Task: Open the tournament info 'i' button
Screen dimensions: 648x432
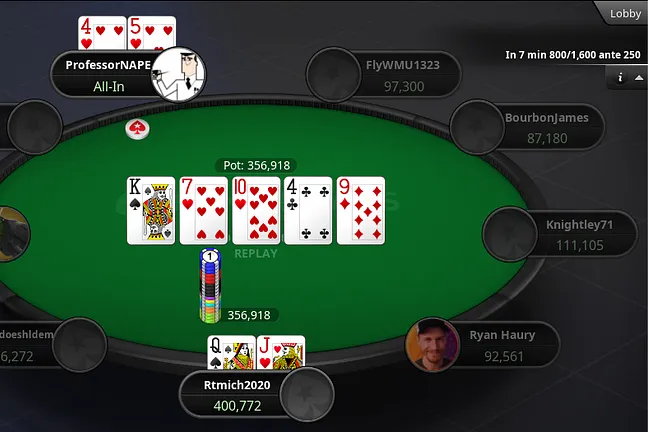Action: [x=621, y=77]
